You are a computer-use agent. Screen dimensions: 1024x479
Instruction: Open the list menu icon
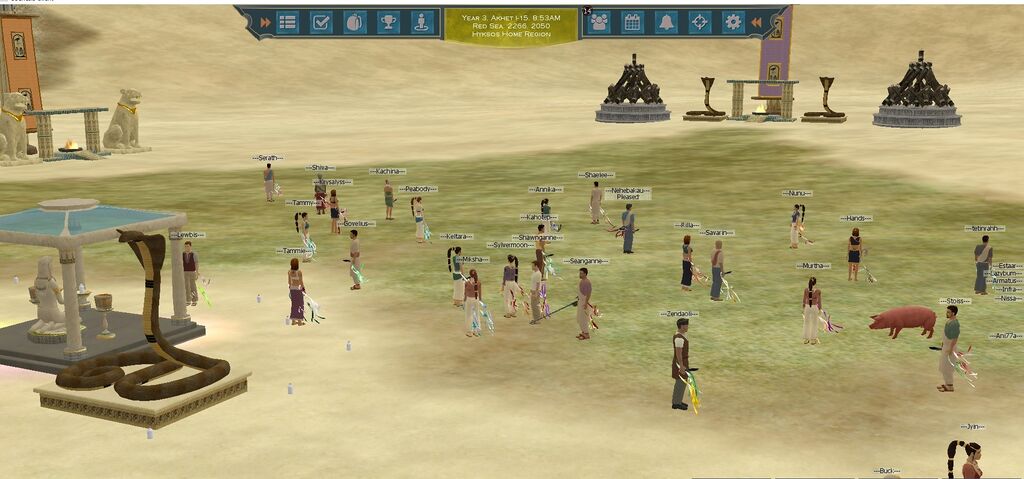click(x=288, y=21)
